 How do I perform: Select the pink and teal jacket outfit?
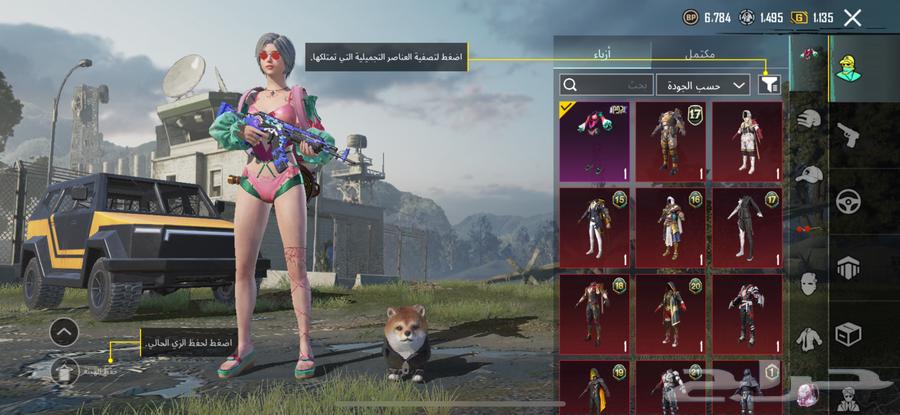point(595,141)
